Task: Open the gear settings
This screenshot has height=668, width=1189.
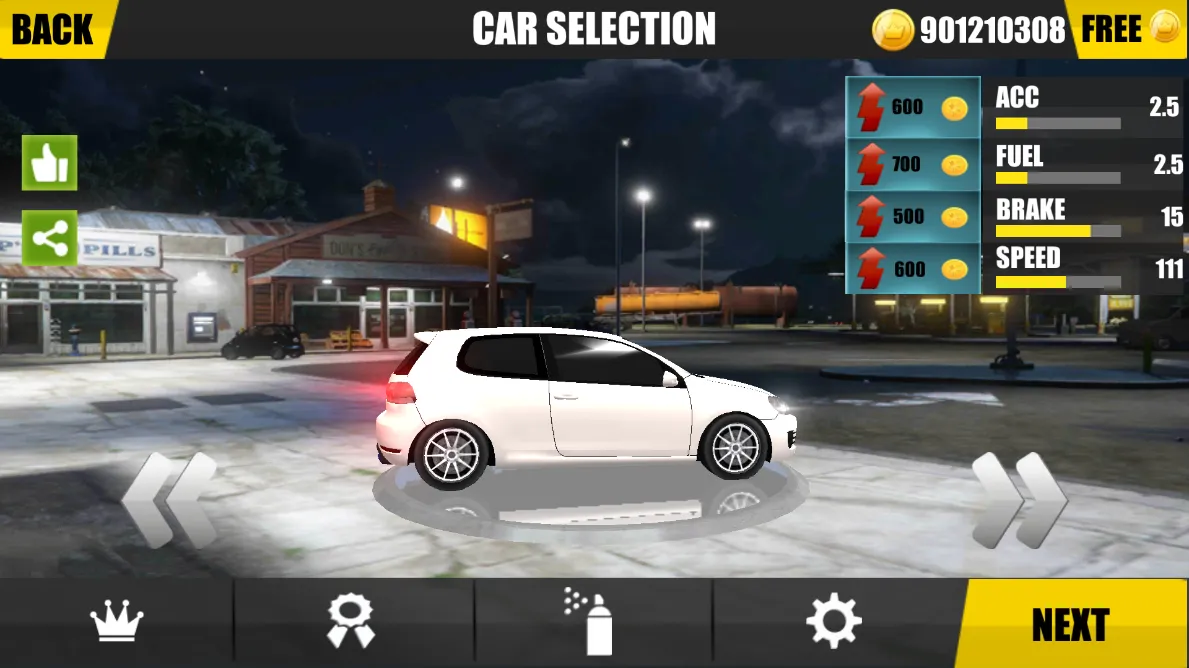Action: pyautogui.click(x=834, y=623)
